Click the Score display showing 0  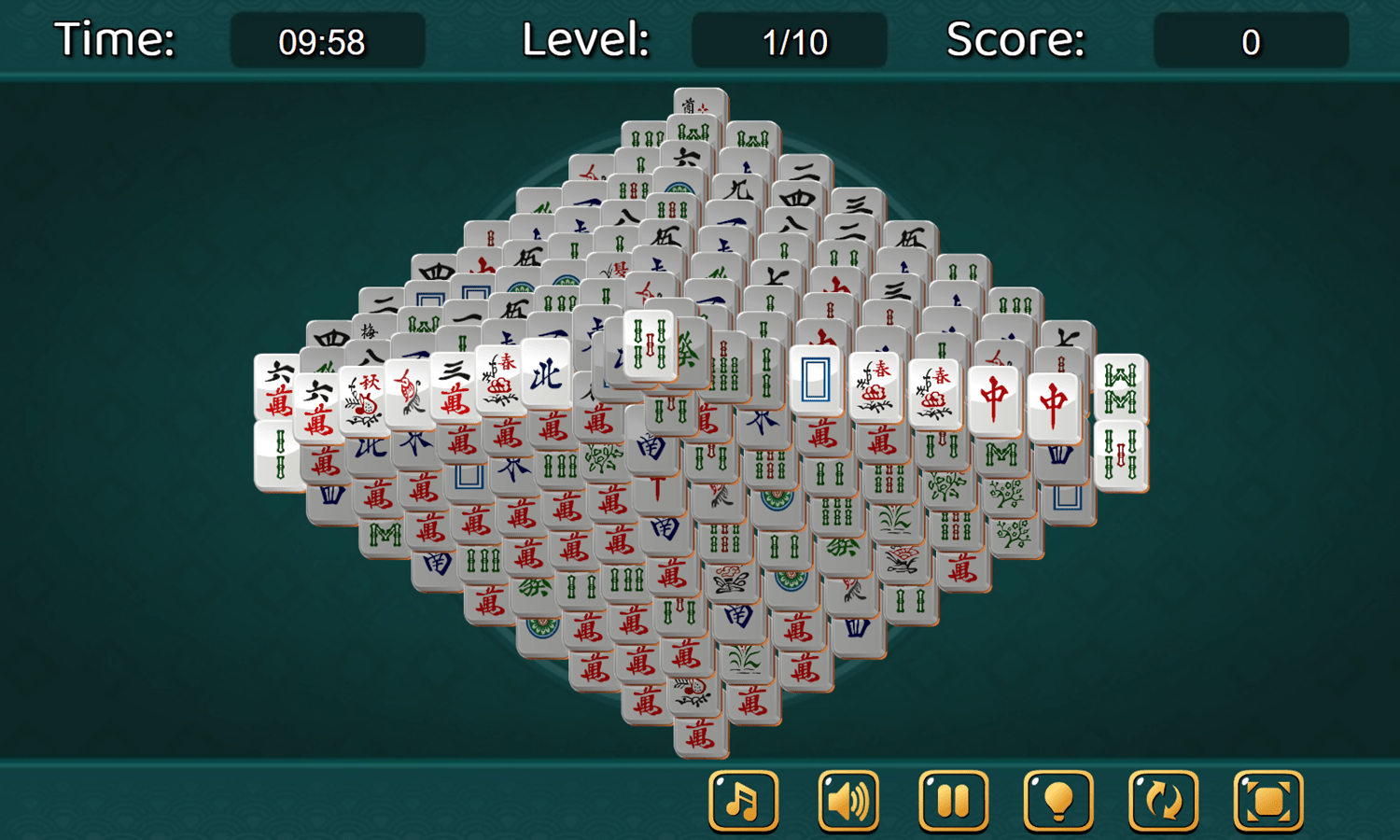(1251, 40)
